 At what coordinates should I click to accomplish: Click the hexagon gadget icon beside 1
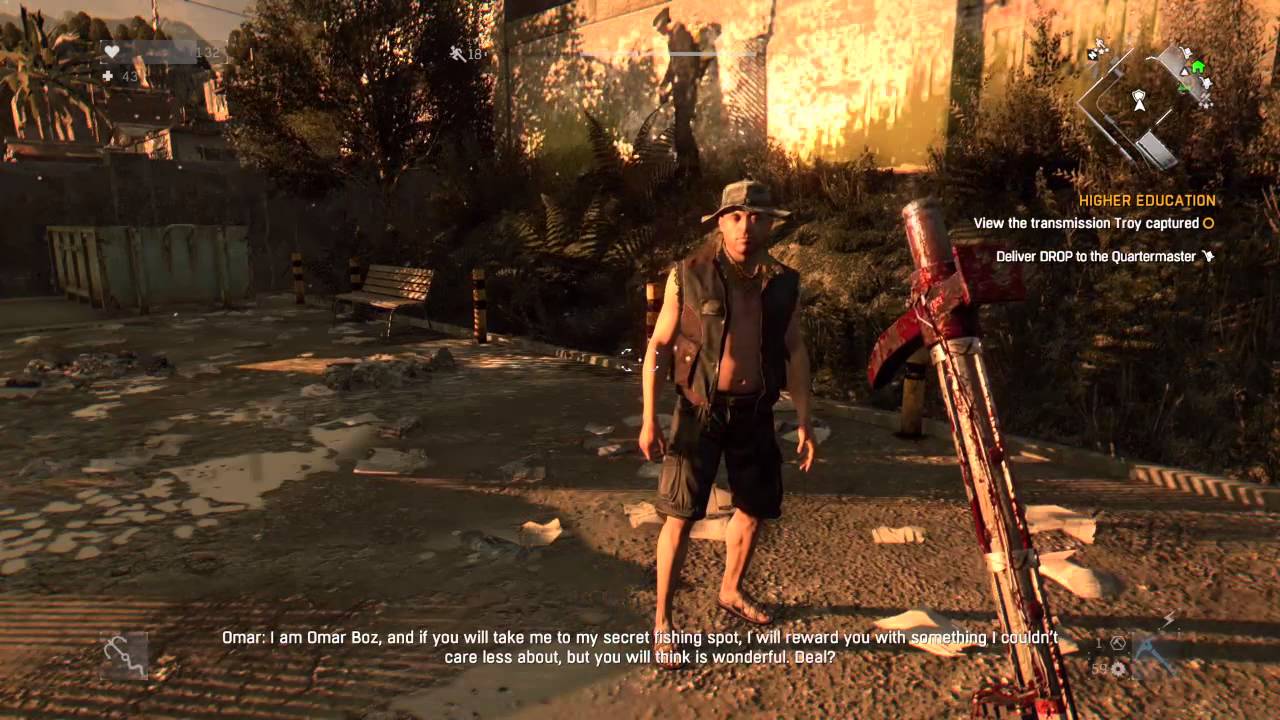pos(1118,643)
